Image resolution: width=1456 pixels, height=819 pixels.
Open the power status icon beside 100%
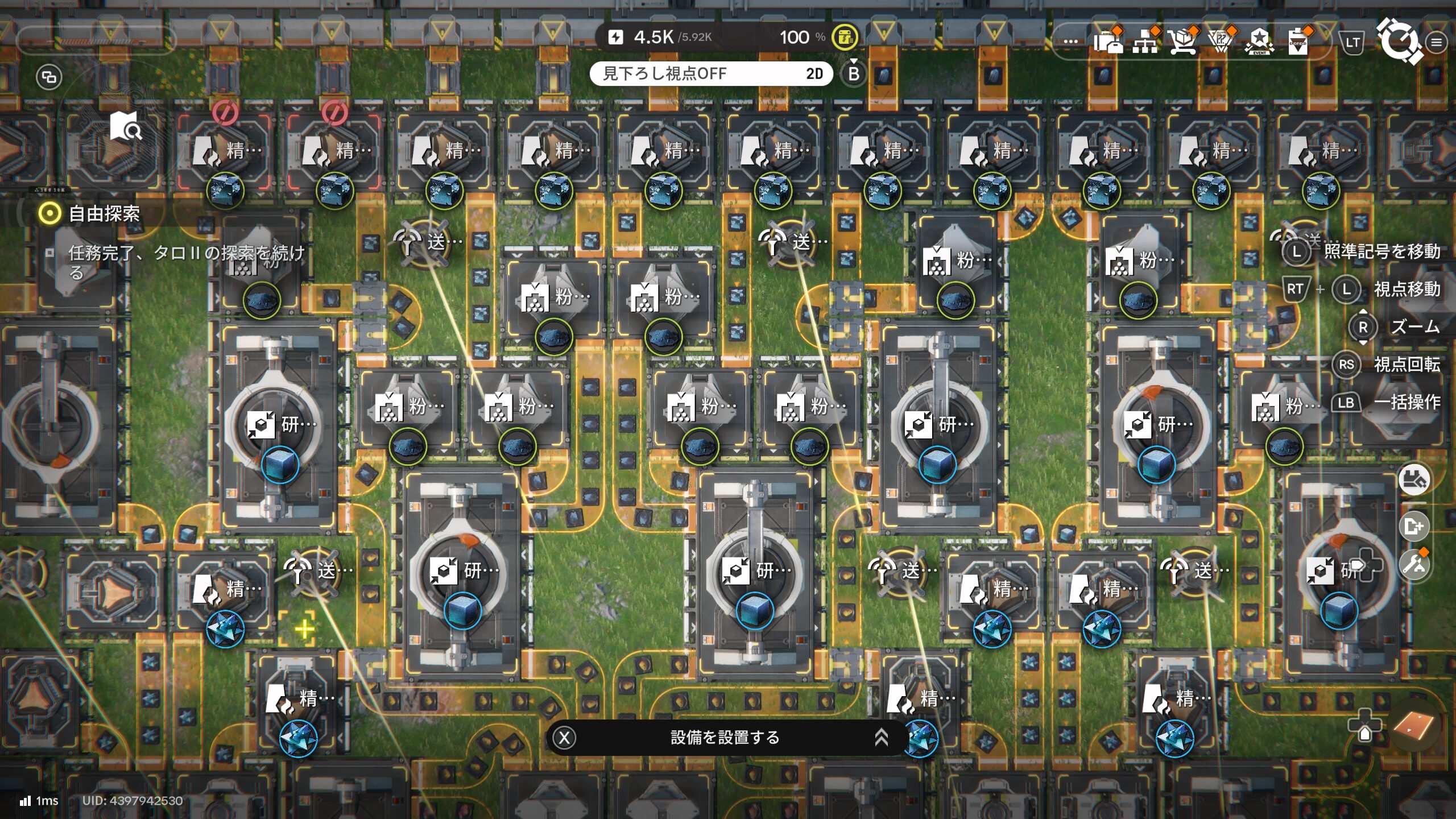845,38
